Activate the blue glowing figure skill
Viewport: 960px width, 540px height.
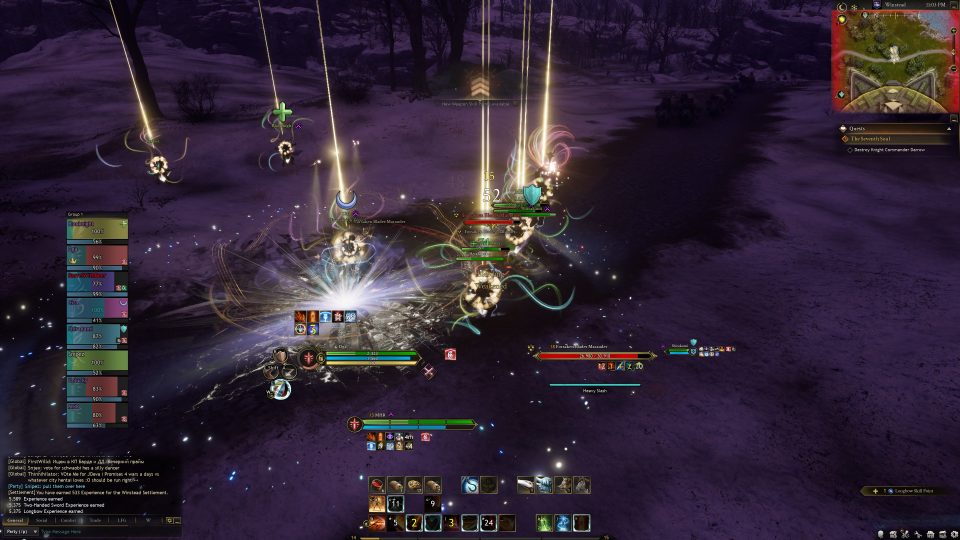tap(563, 522)
